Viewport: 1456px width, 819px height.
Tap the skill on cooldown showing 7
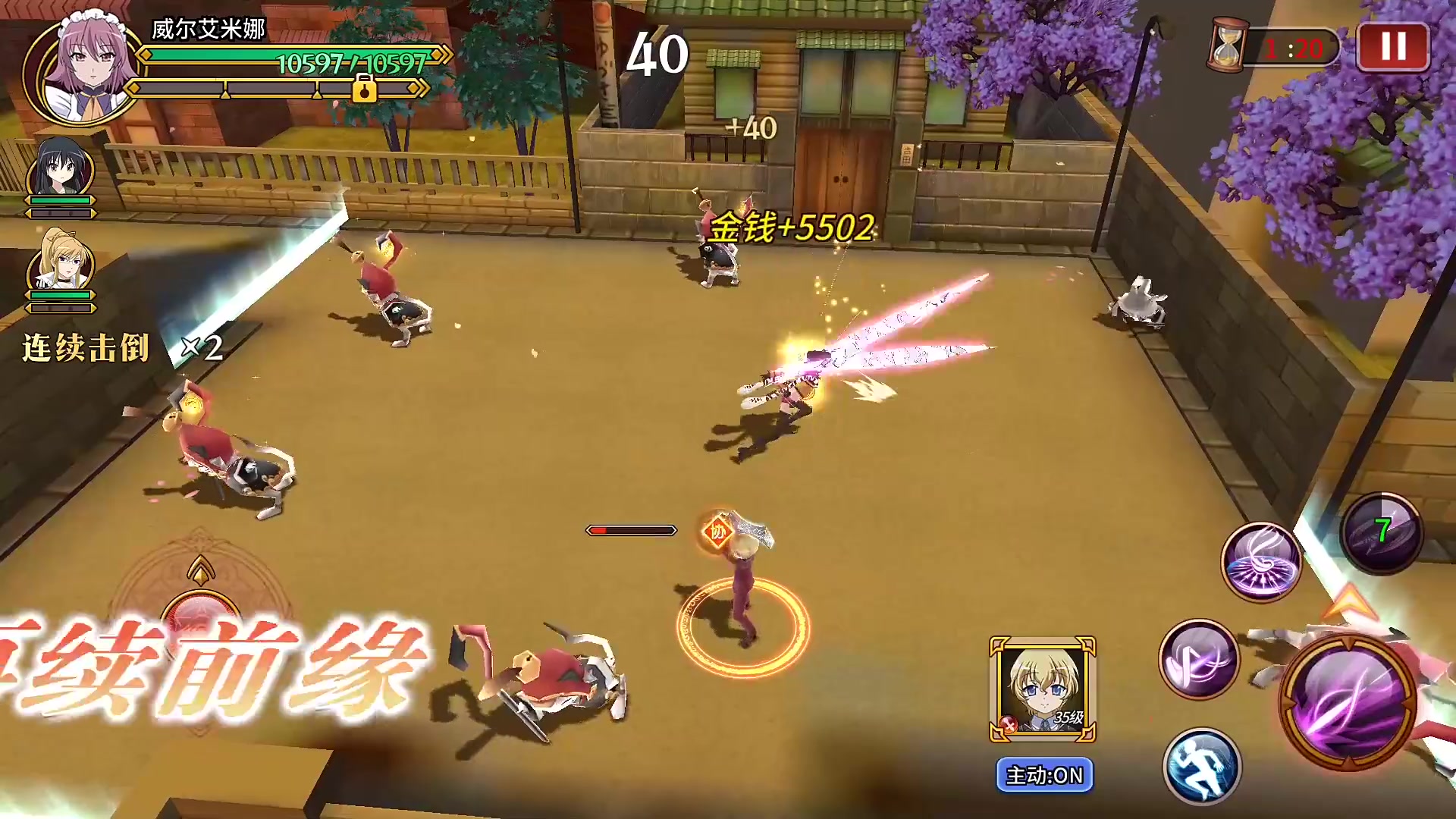1382,532
